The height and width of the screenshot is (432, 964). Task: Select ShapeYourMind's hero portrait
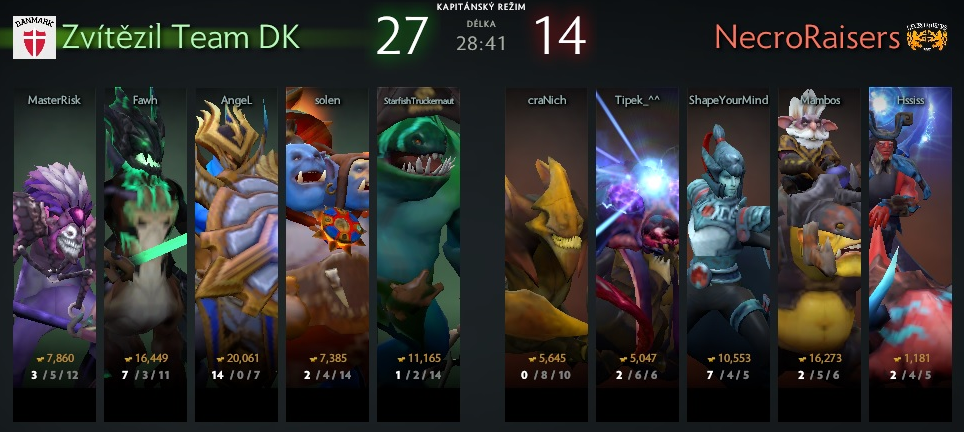pos(728,240)
